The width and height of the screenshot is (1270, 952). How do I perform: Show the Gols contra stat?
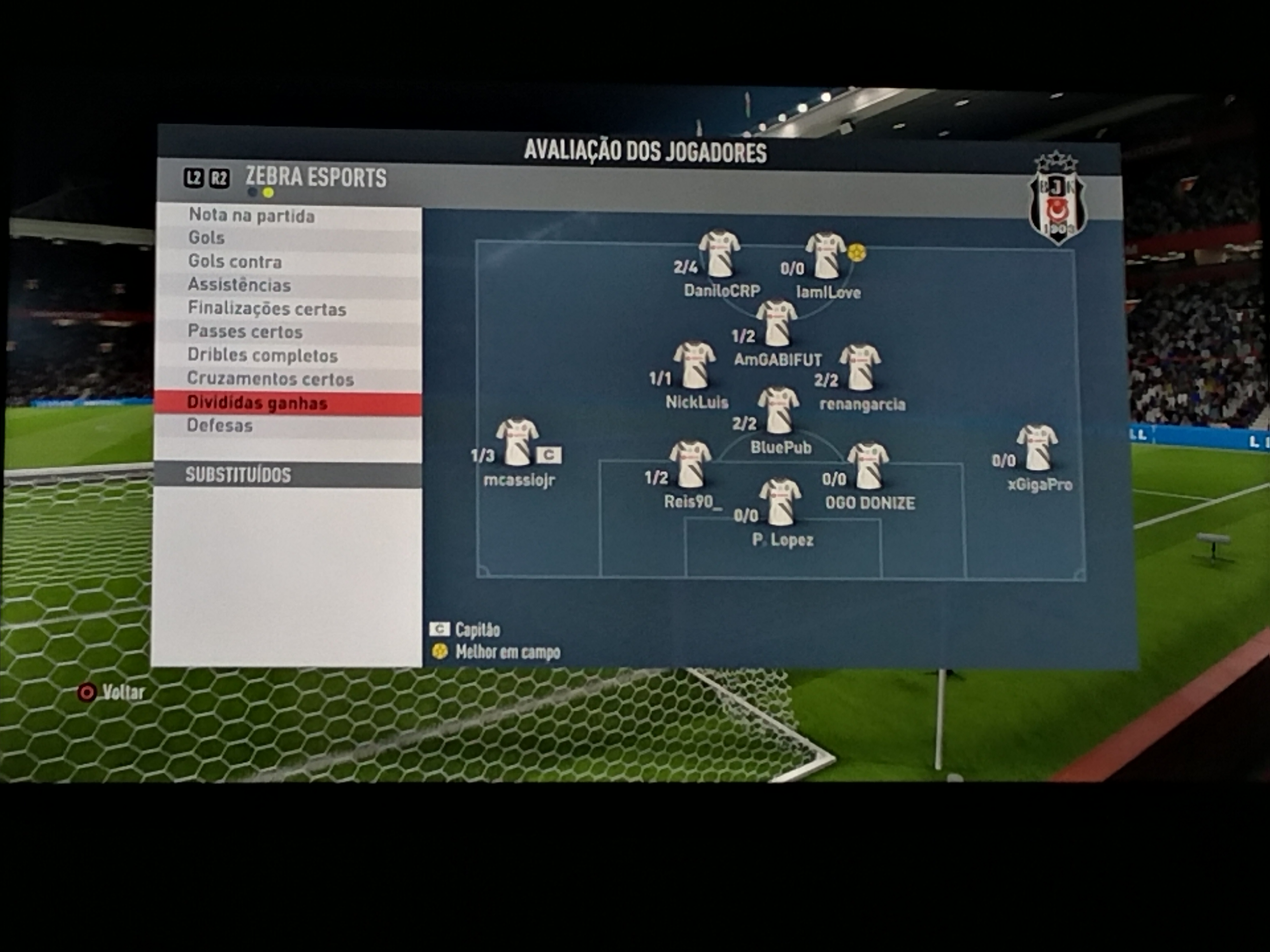(x=235, y=262)
